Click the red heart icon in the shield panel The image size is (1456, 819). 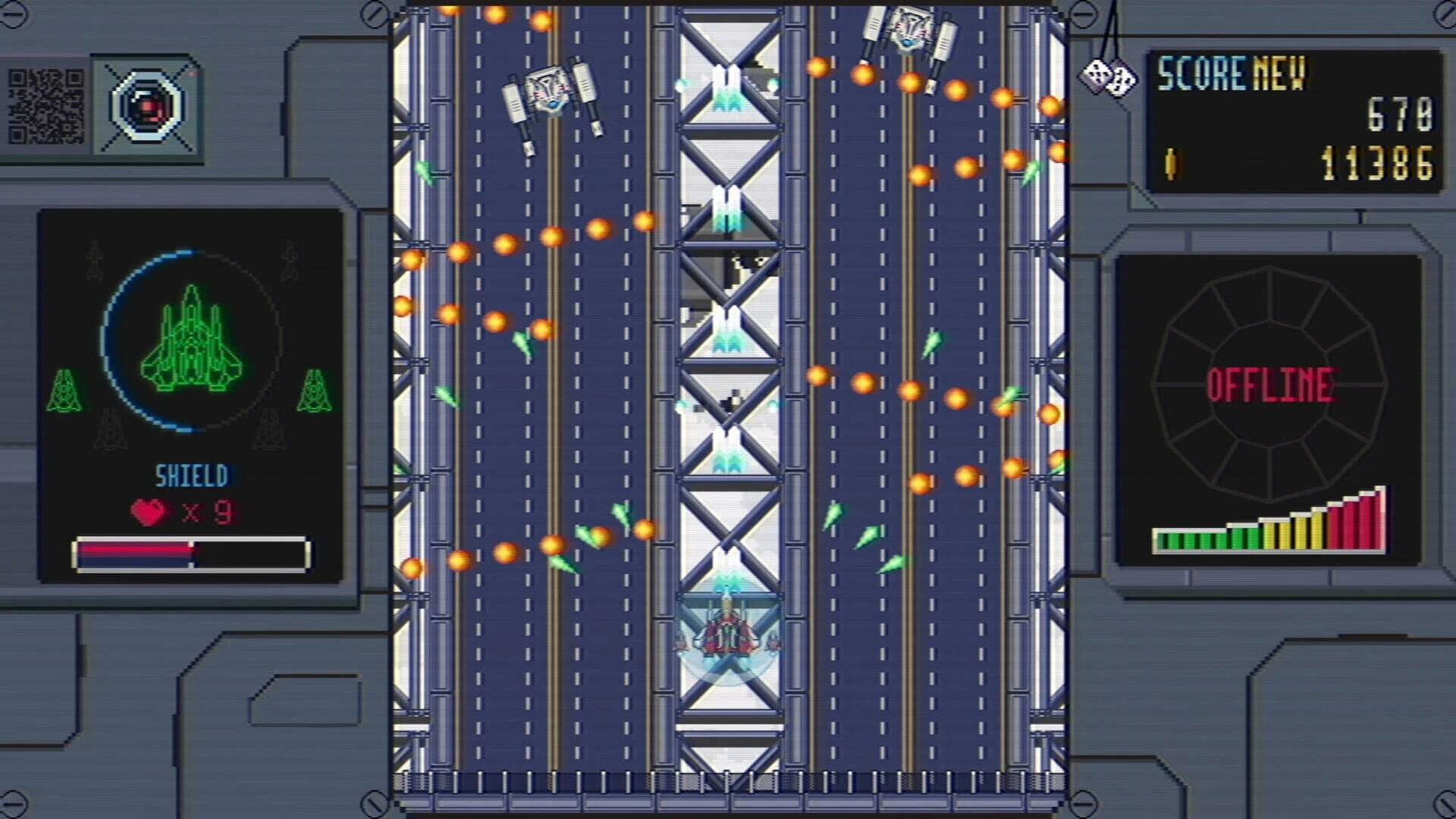coord(149,512)
